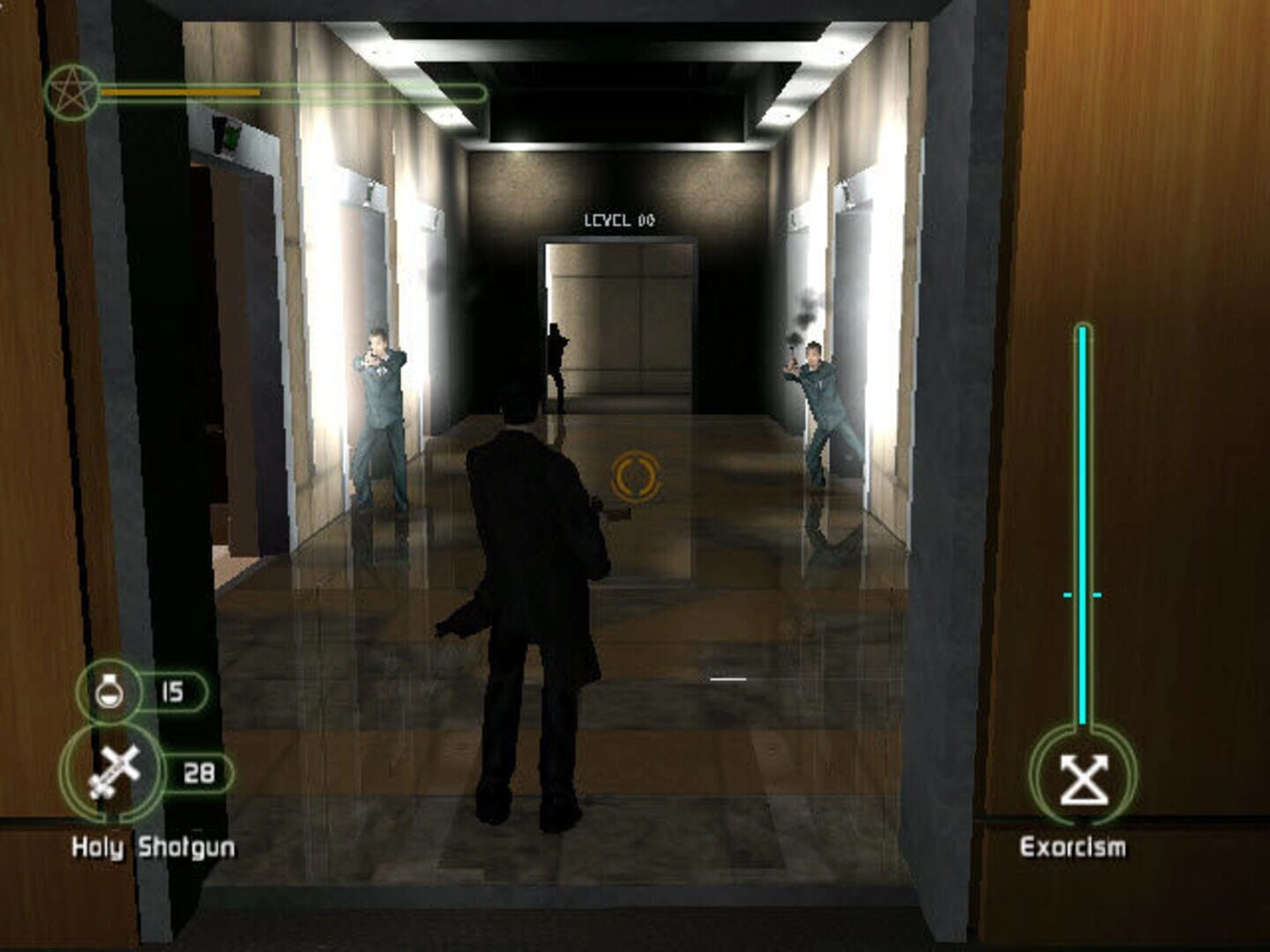
Task: Click the pentagram emblem icon
Action: (71, 92)
